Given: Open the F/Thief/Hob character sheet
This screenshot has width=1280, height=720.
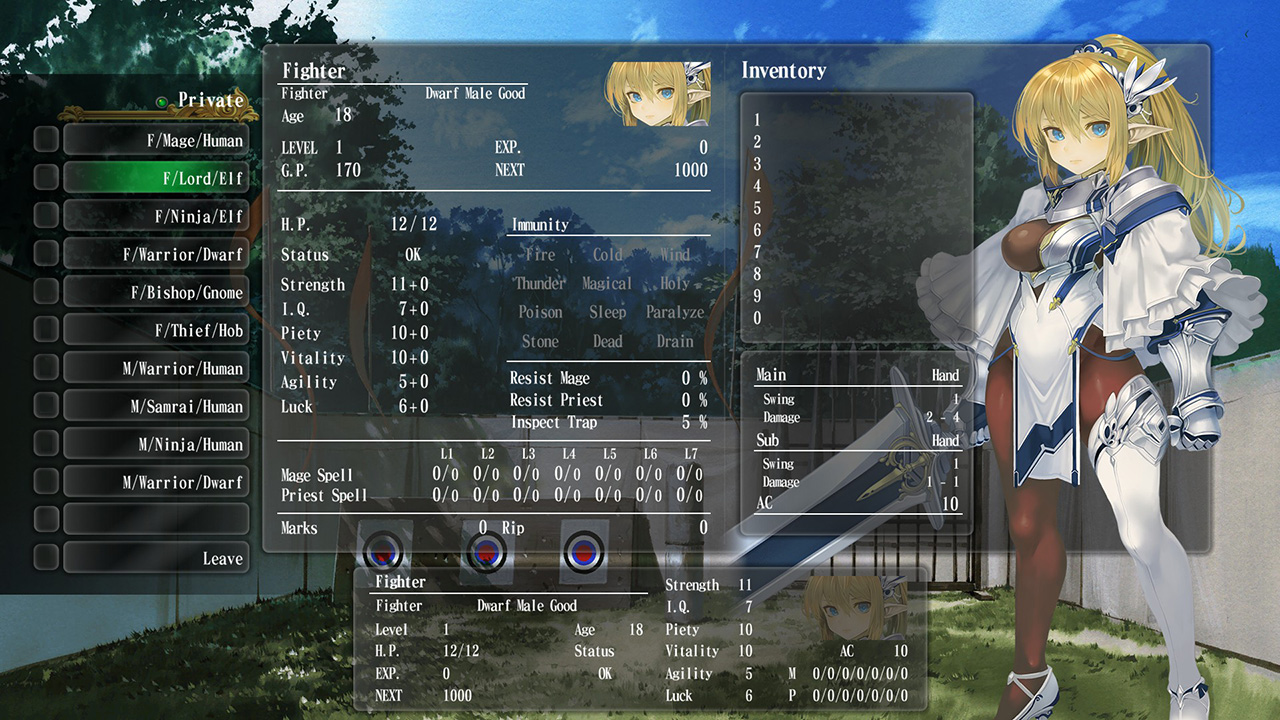Looking at the screenshot, I should tap(156, 330).
